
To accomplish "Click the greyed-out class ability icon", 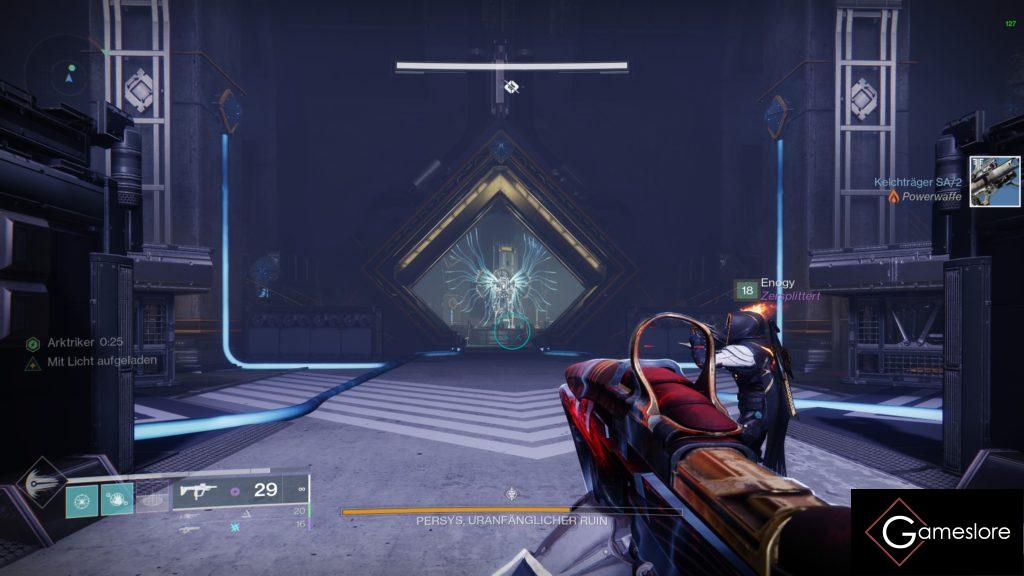I will (151, 499).
